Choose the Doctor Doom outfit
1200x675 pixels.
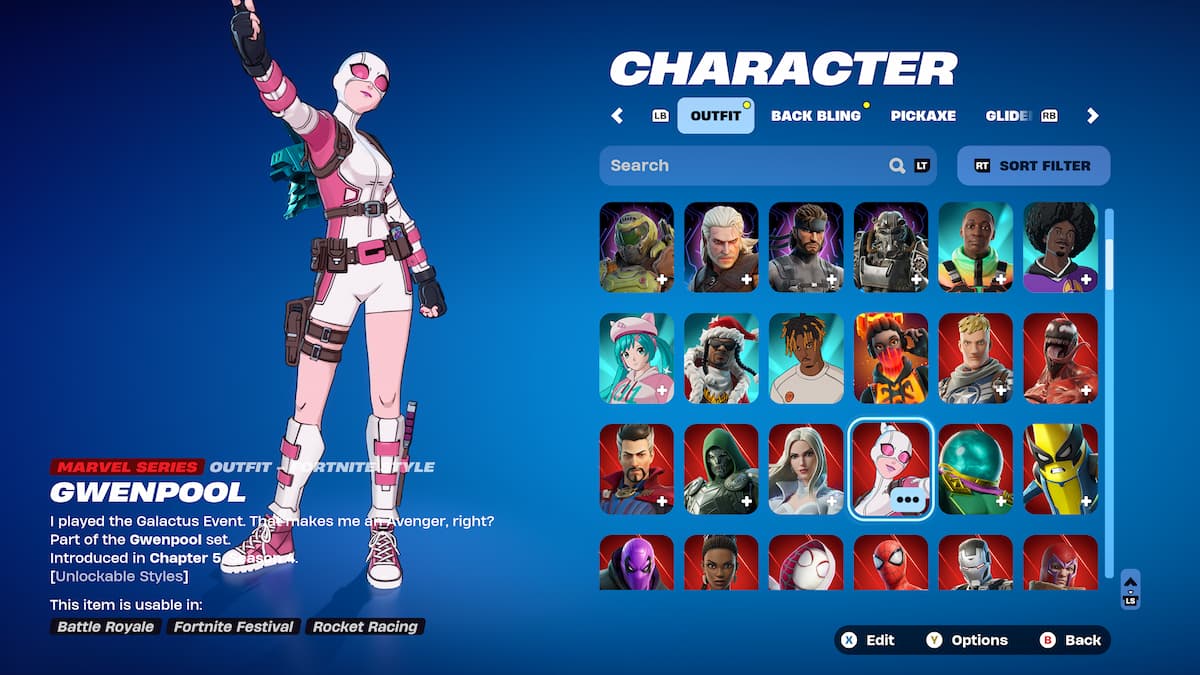pyautogui.click(x=721, y=470)
